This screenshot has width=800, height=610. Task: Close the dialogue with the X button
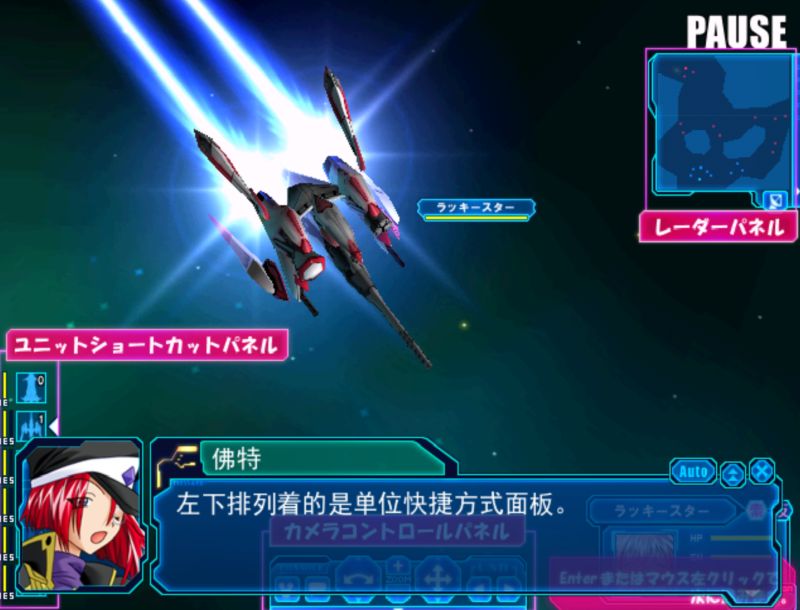pos(762,472)
